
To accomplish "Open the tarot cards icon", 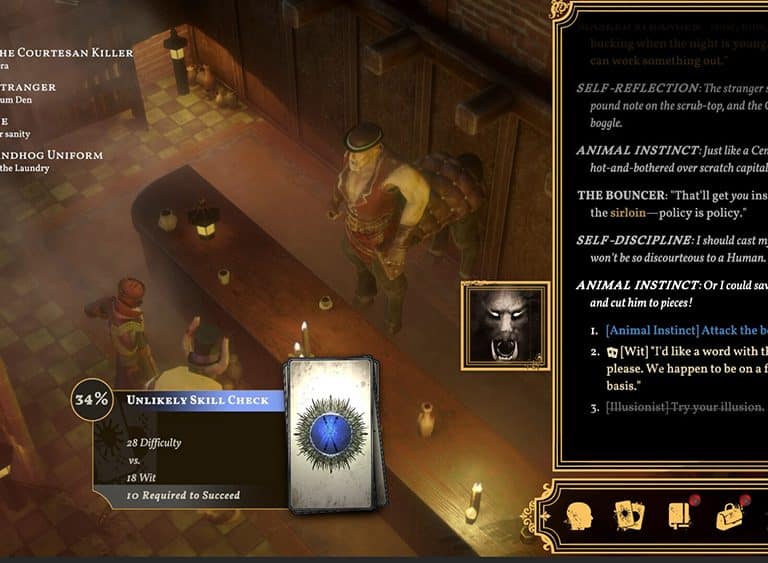I will click(629, 516).
